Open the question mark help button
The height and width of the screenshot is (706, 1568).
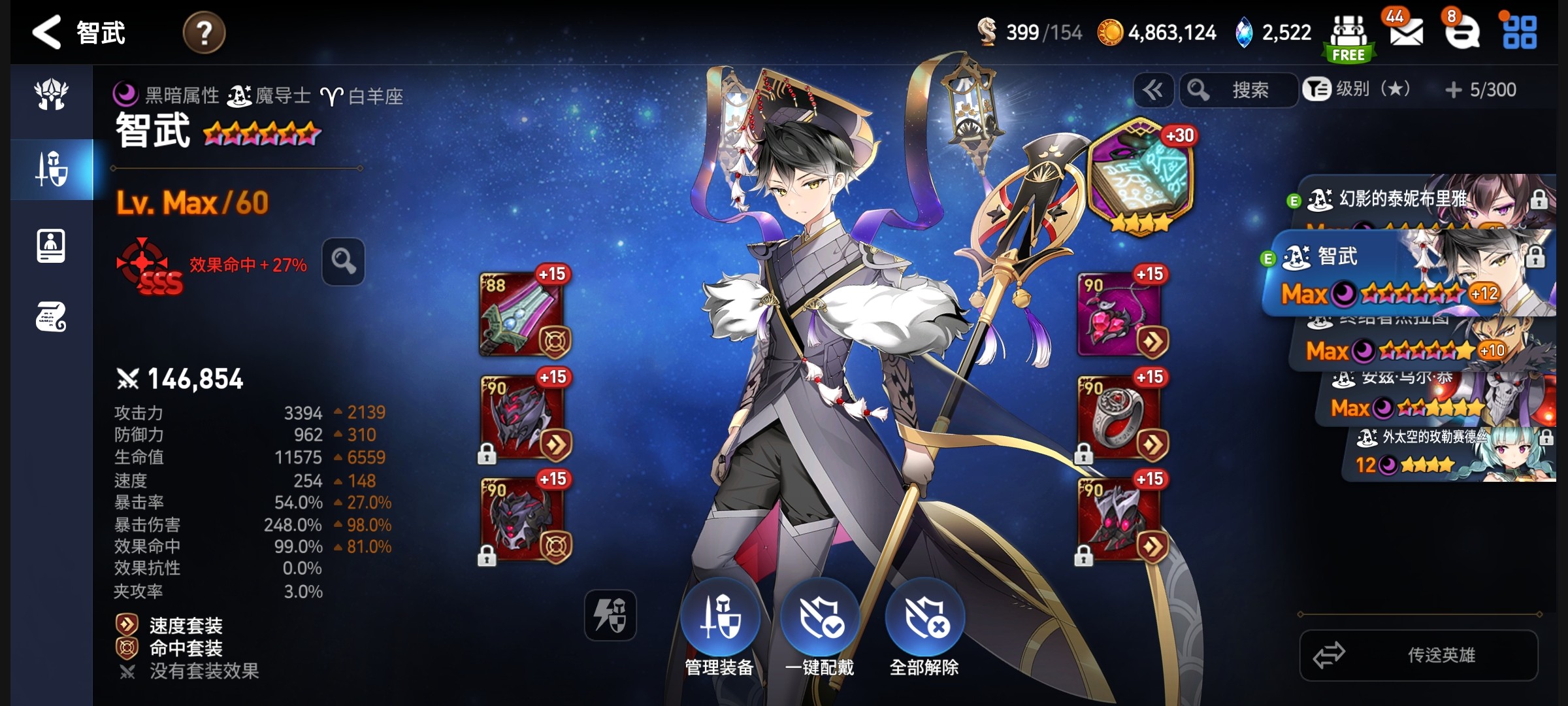(204, 33)
